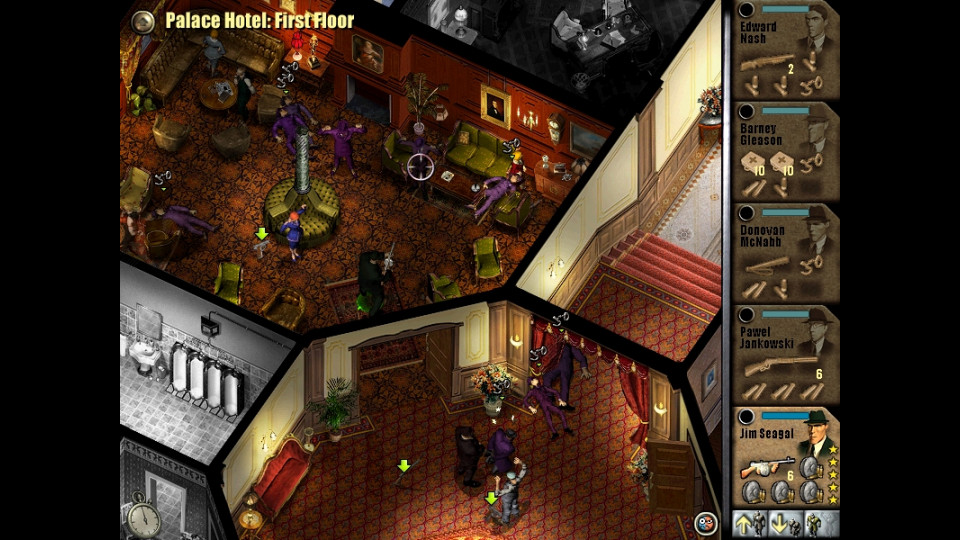Select Pawel Jankowski's rifle
The width and height of the screenshot is (960, 540).
tap(768, 366)
